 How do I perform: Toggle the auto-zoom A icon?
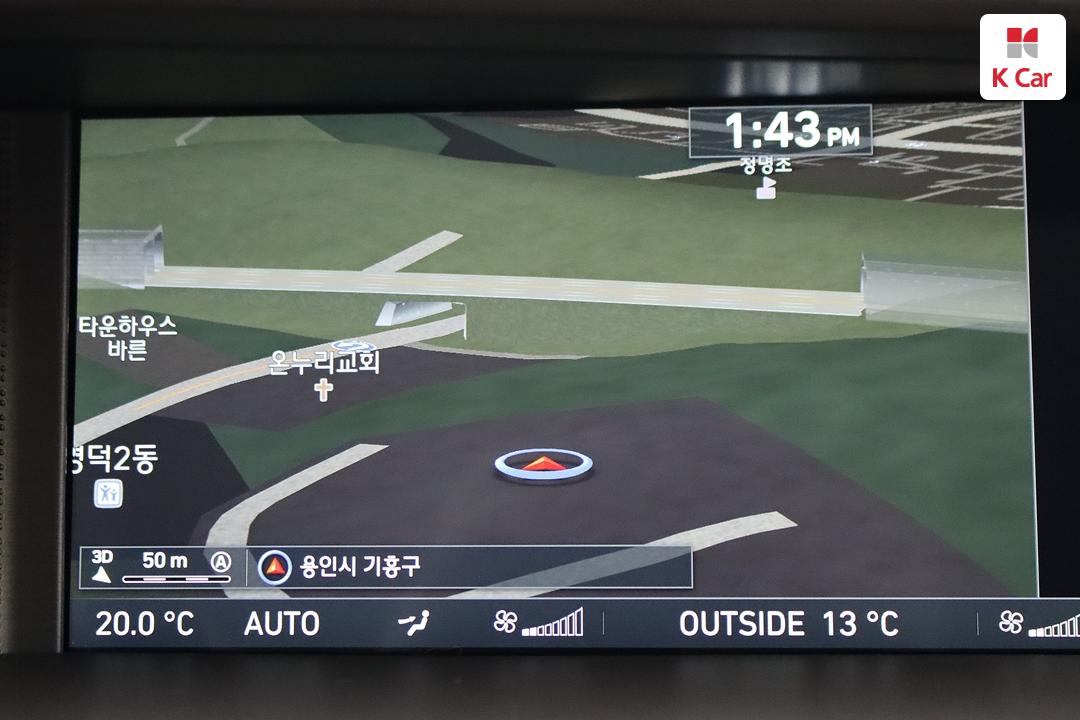[220, 562]
